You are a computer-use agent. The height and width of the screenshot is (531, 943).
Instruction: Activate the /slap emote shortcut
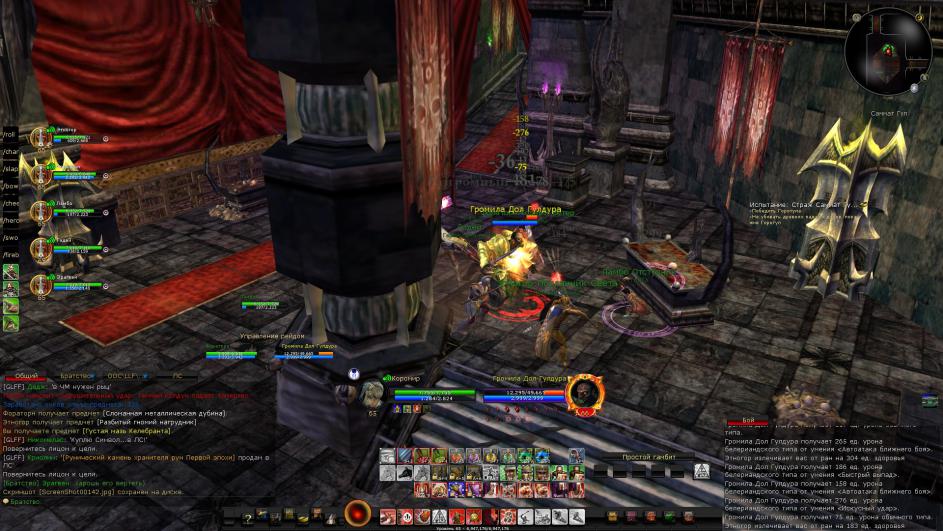tap(9, 169)
